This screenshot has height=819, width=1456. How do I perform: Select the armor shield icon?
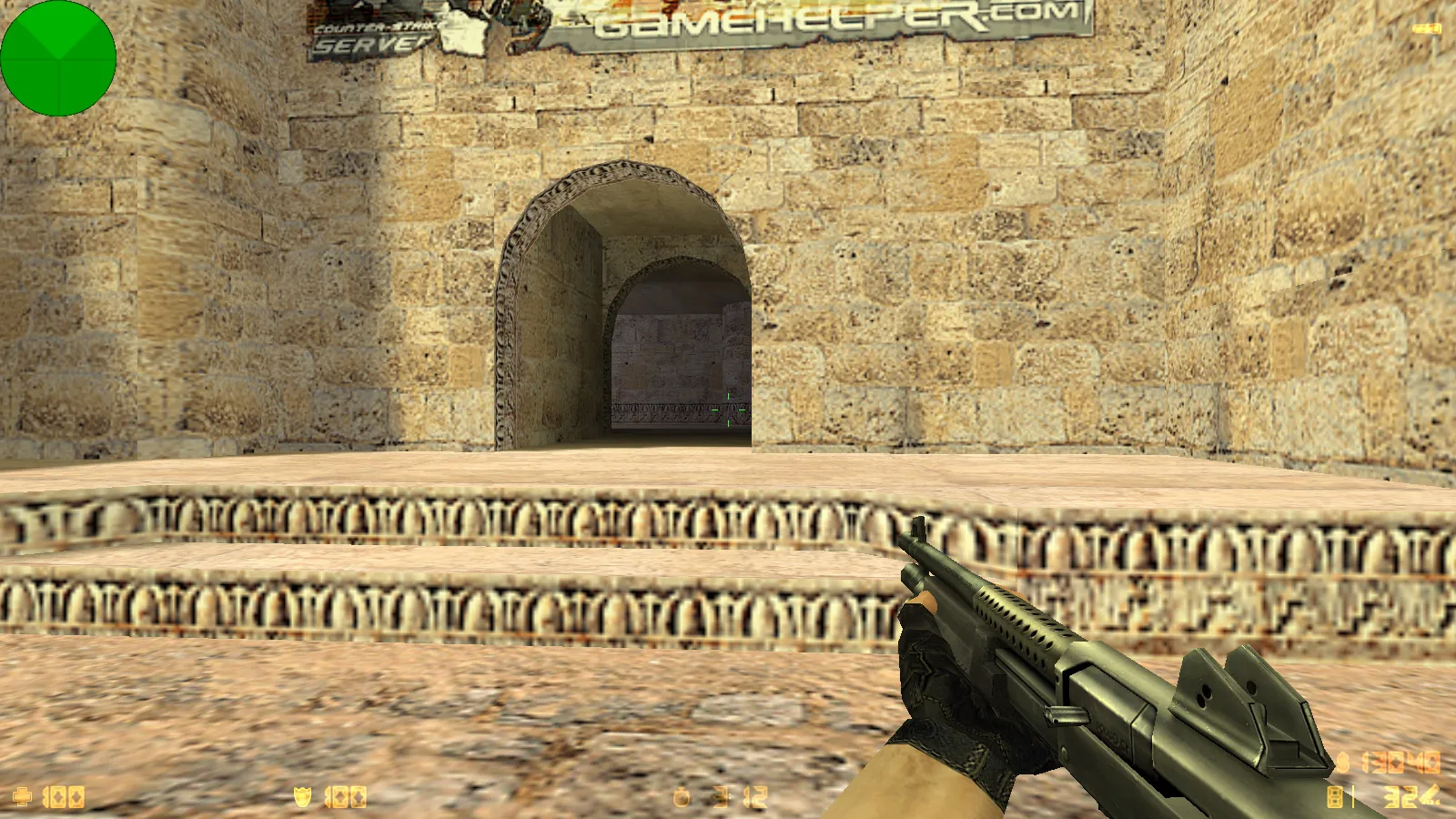(302, 796)
